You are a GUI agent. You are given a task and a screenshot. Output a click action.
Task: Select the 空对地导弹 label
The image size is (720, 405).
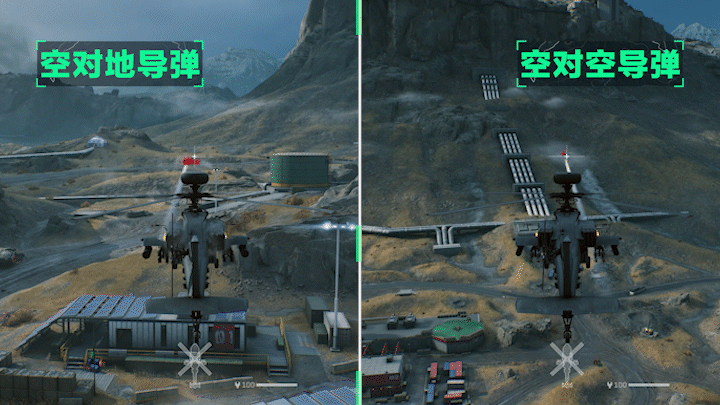point(120,65)
